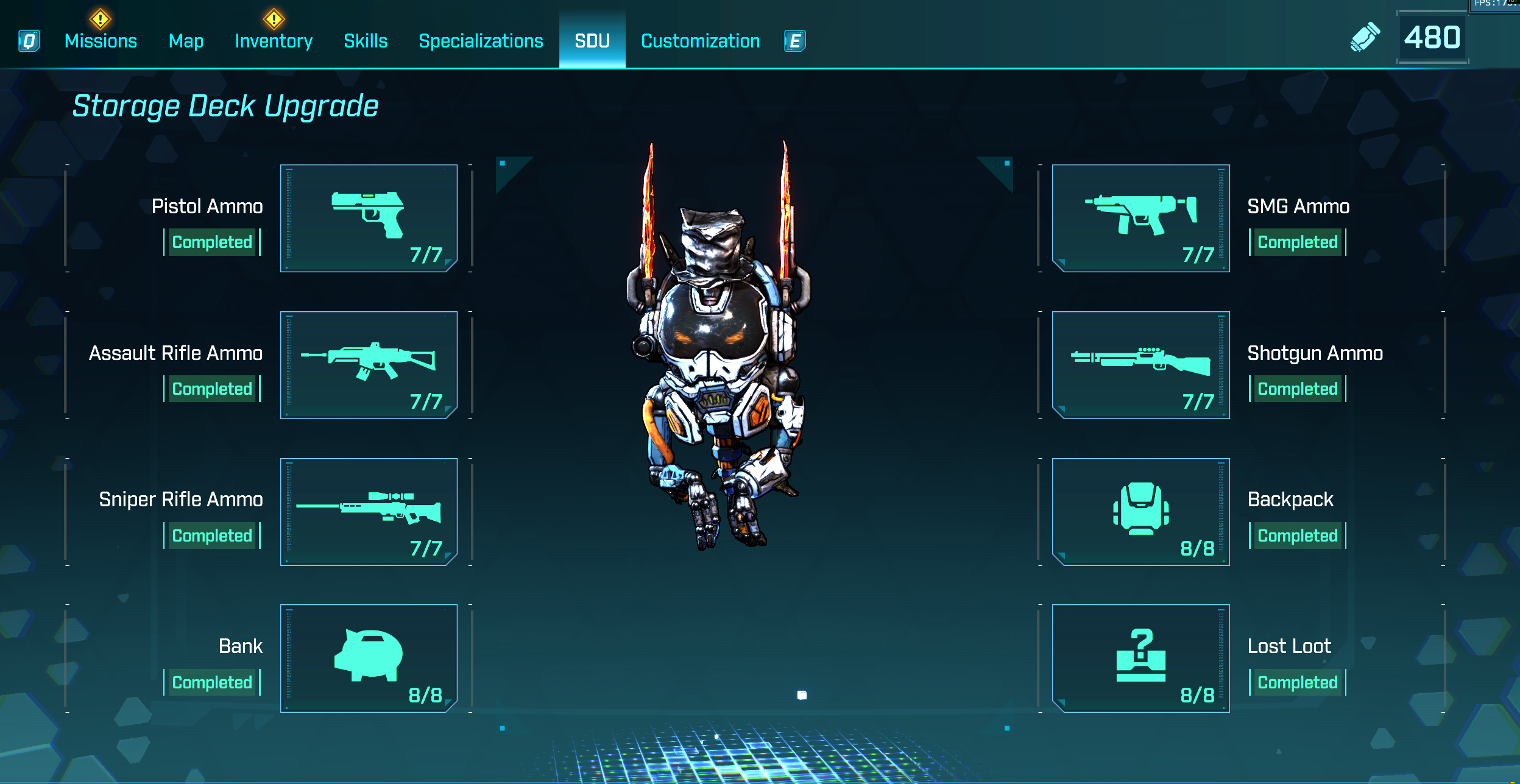Open the Map tab

[x=186, y=40]
